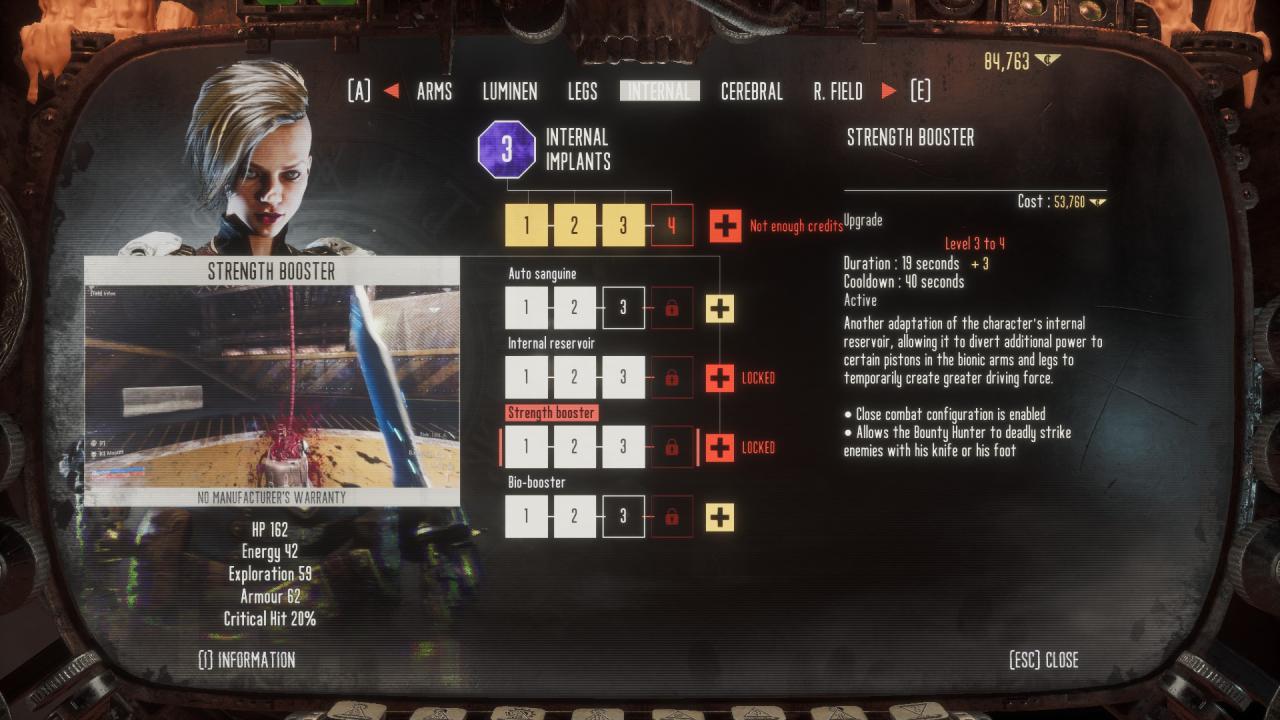1280x720 pixels.
Task: Choose Internal reservoir level 2 box
Action: 574,378
